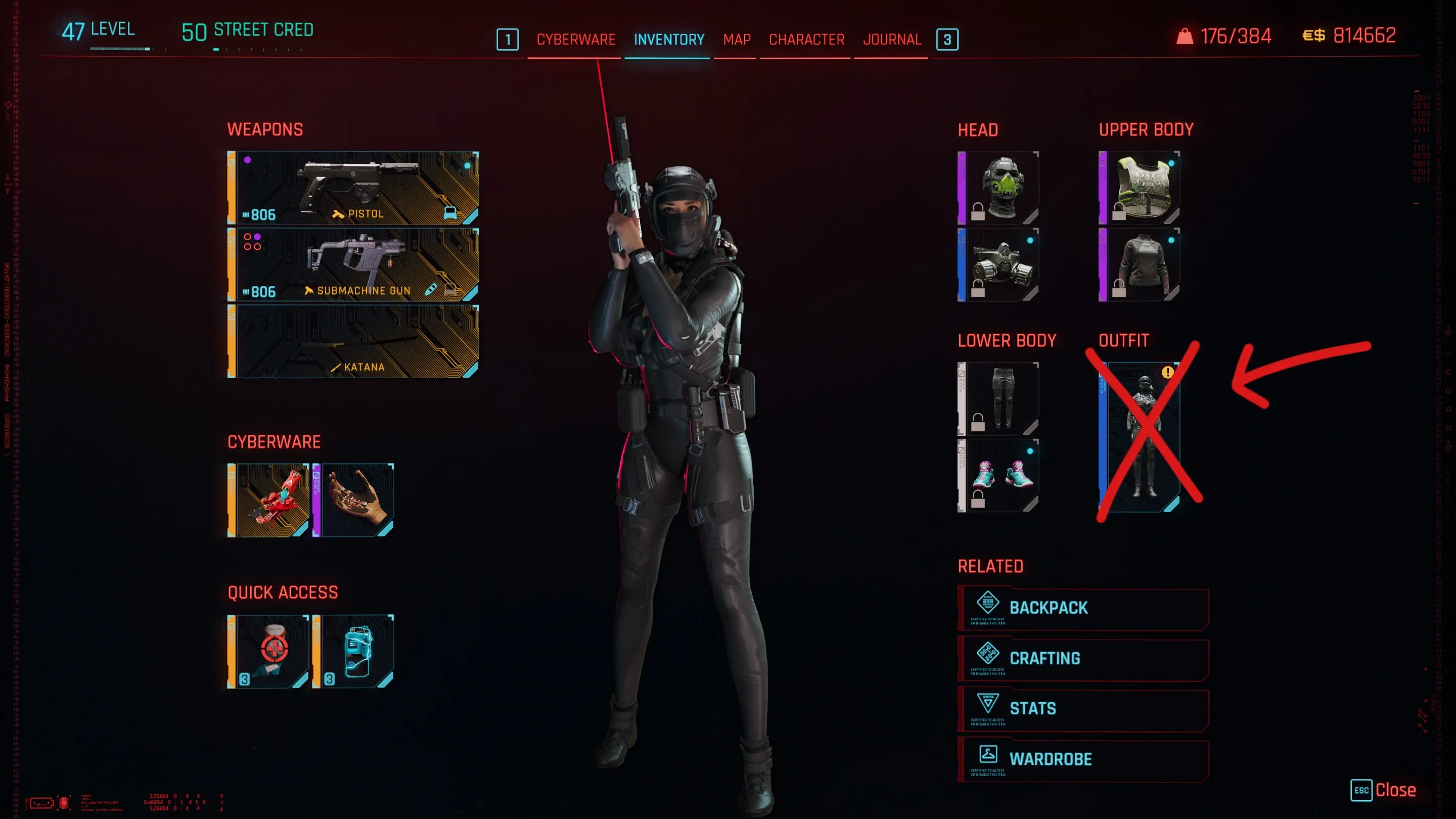Screen dimensions: 1456x819
Task: Select the red grenade quick access slot
Action: point(269,651)
